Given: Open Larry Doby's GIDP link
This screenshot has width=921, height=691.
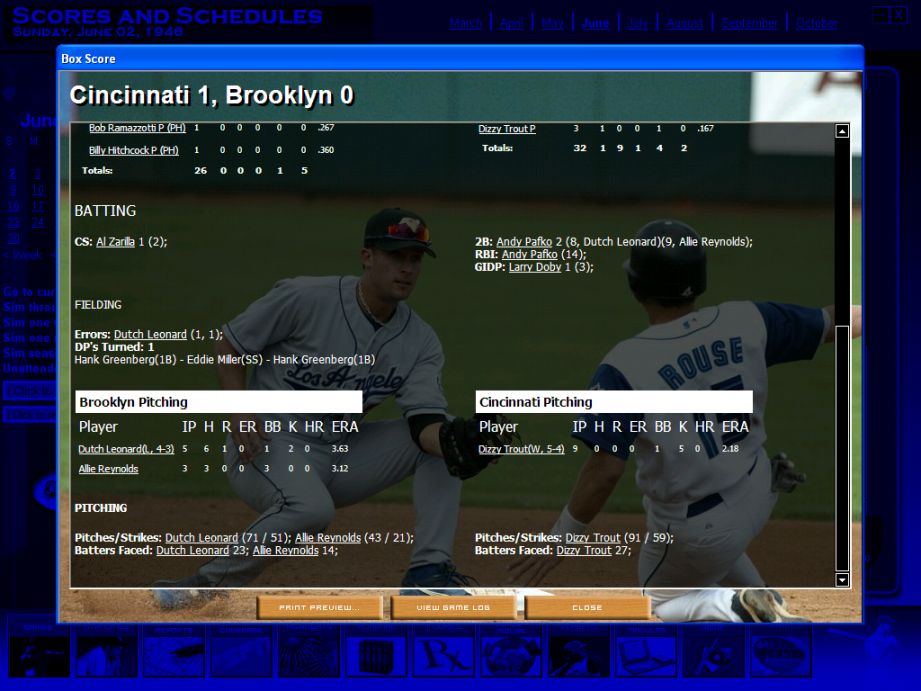Looking at the screenshot, I should [x=534, y=267].
